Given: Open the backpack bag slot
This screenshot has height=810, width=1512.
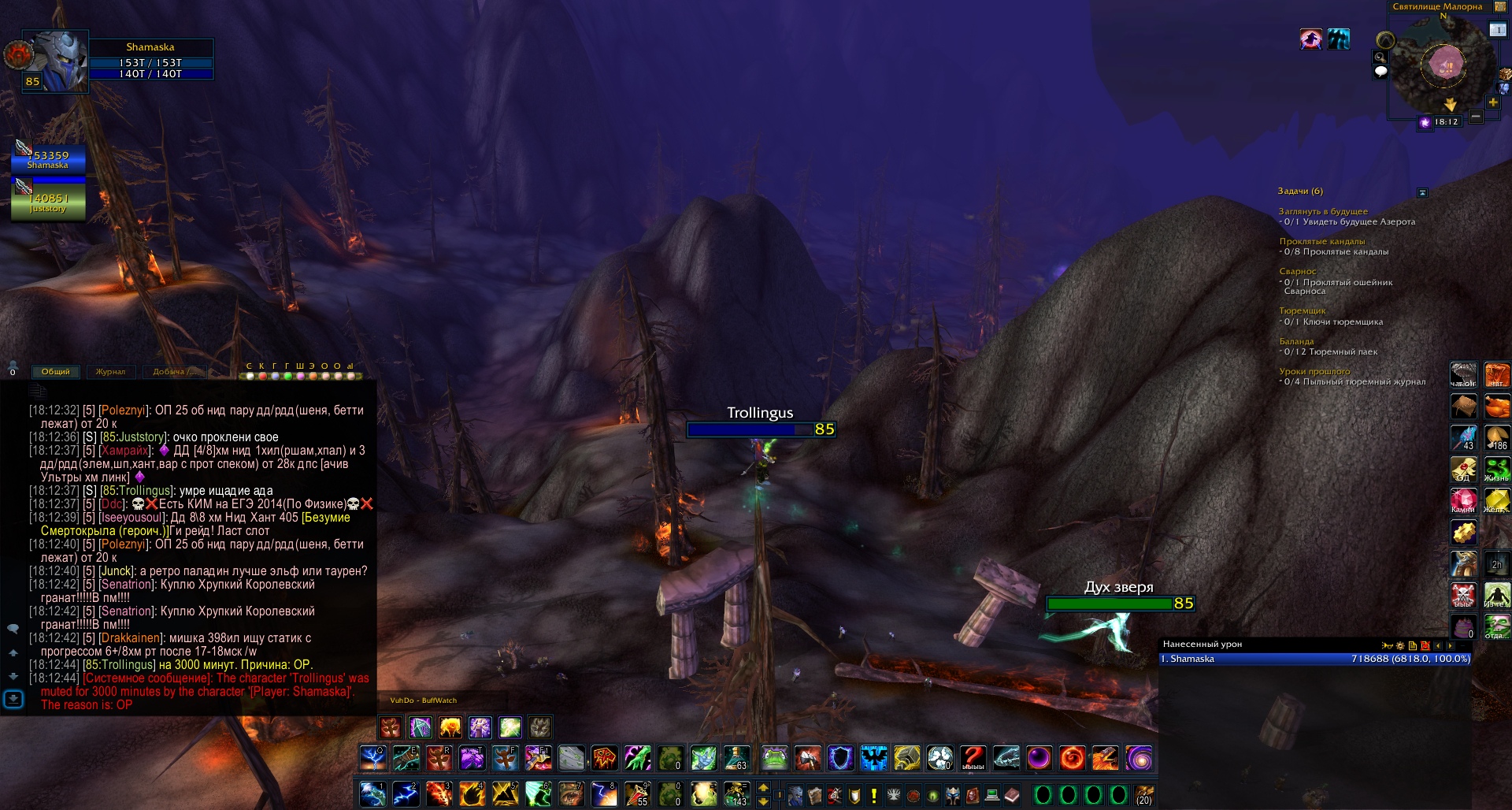Looking at the screenshot, I should [x=1143, y=794].
